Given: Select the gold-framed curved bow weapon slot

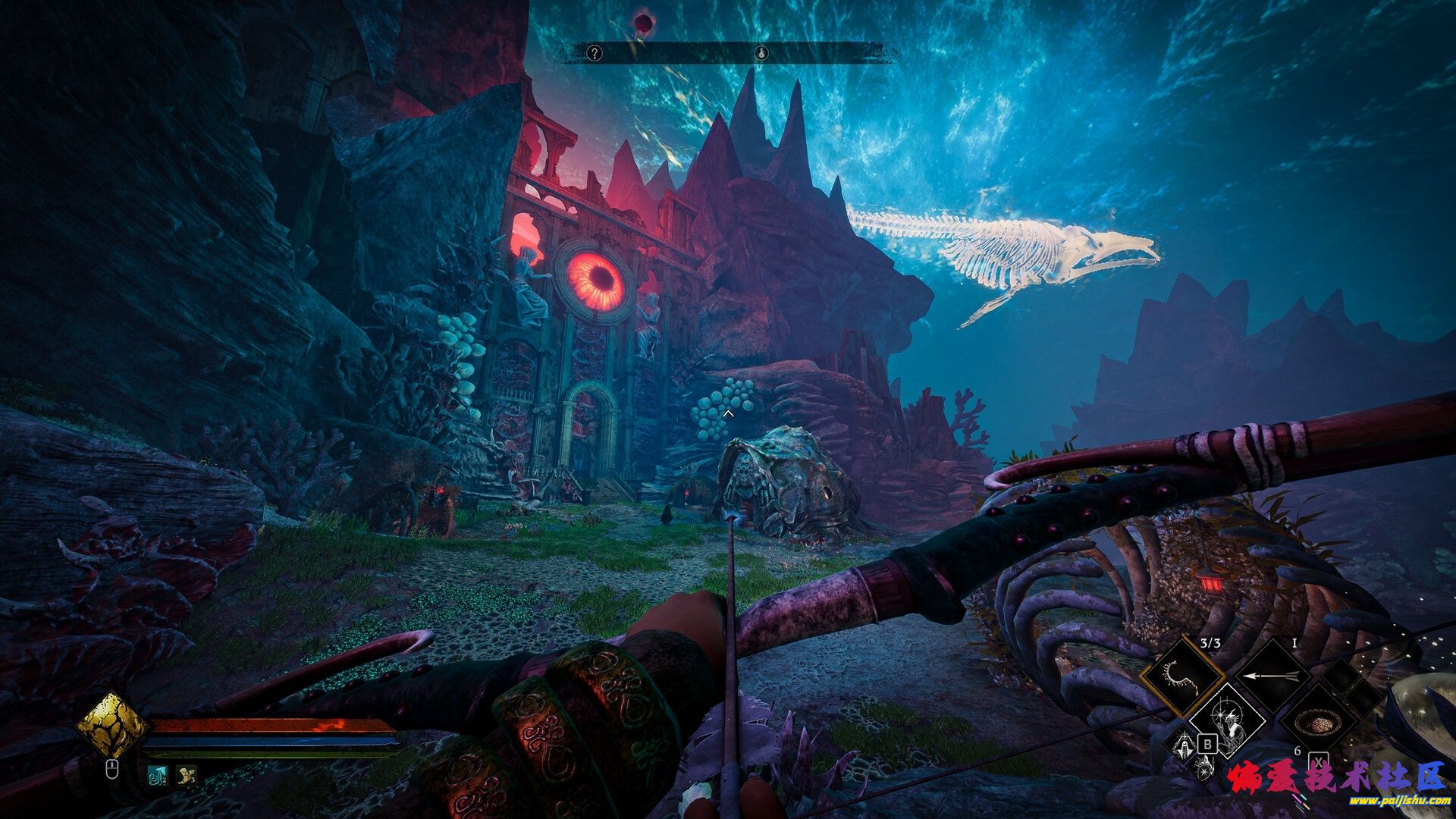Looking at the screenshot, I should point(1182,675).
